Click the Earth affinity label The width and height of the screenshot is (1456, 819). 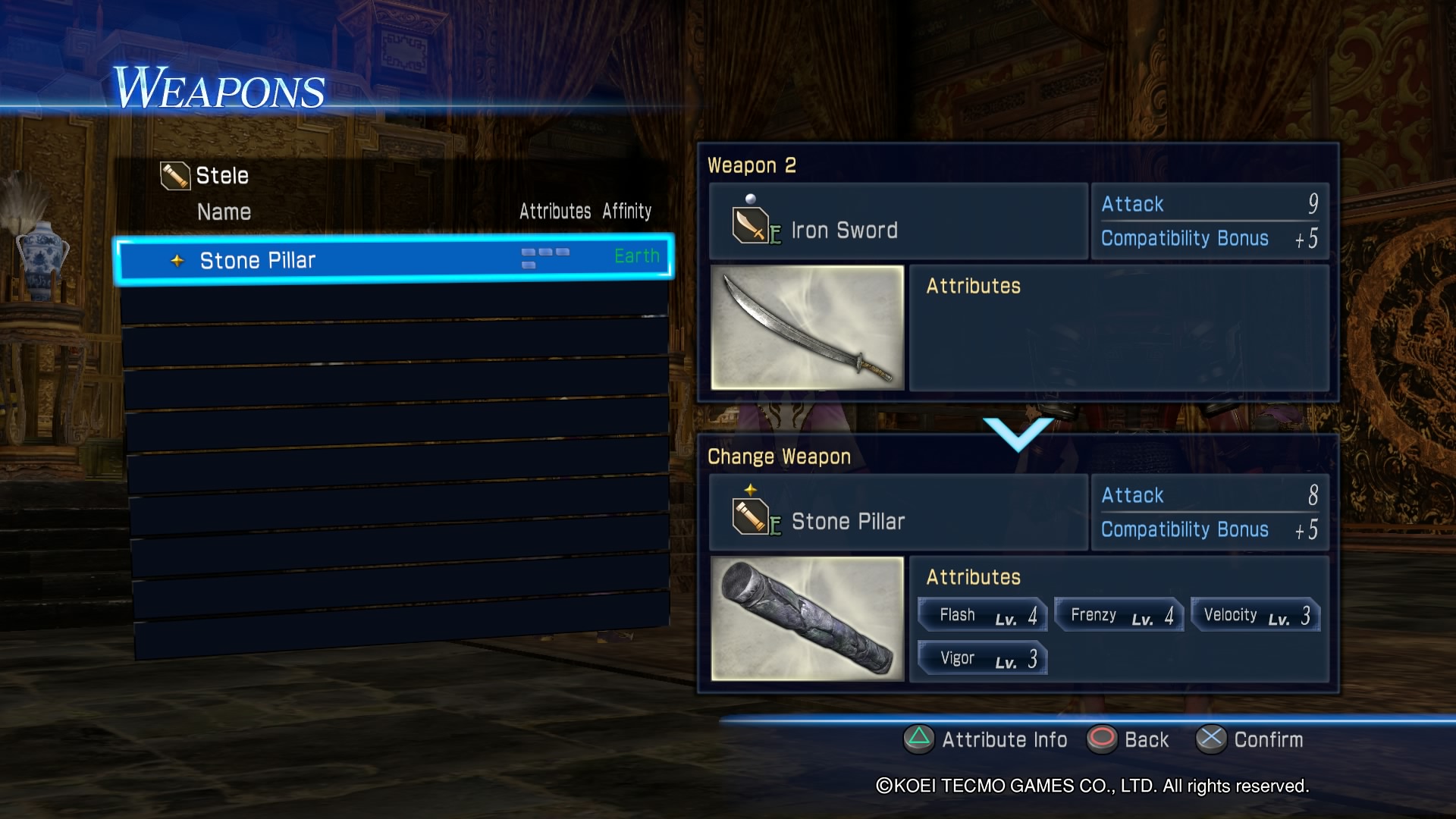pyautogui.click(x=636, y=256)
